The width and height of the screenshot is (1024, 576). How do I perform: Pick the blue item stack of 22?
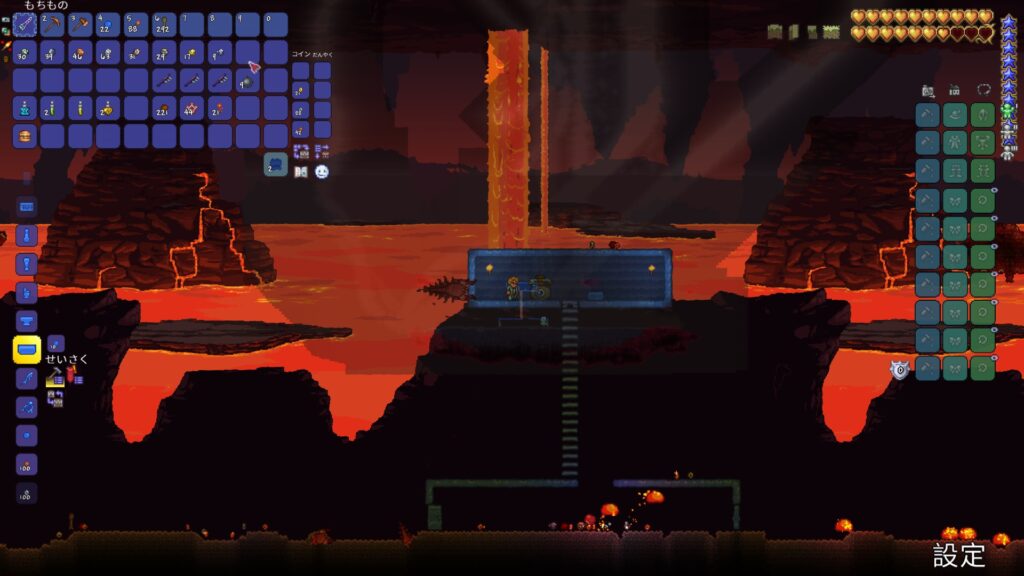(x=108, y=24)
